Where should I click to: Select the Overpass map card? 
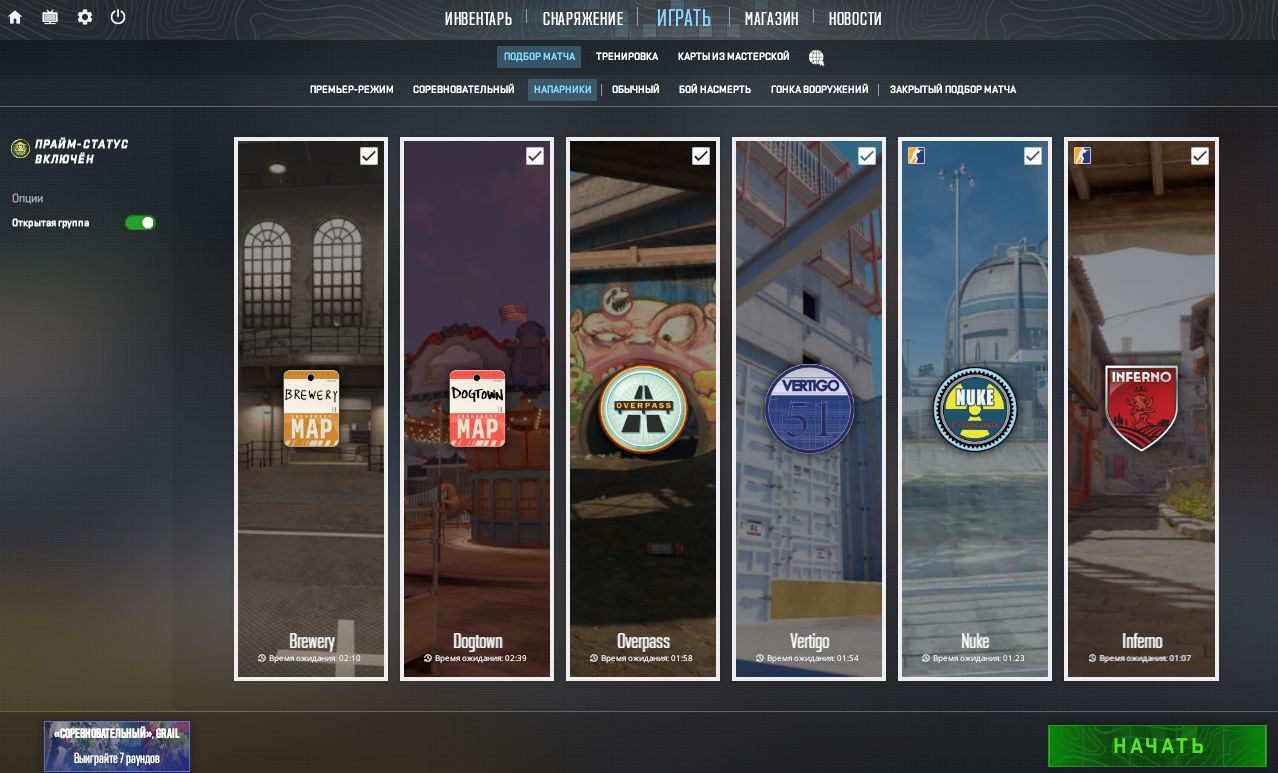(x=643, y=408)
